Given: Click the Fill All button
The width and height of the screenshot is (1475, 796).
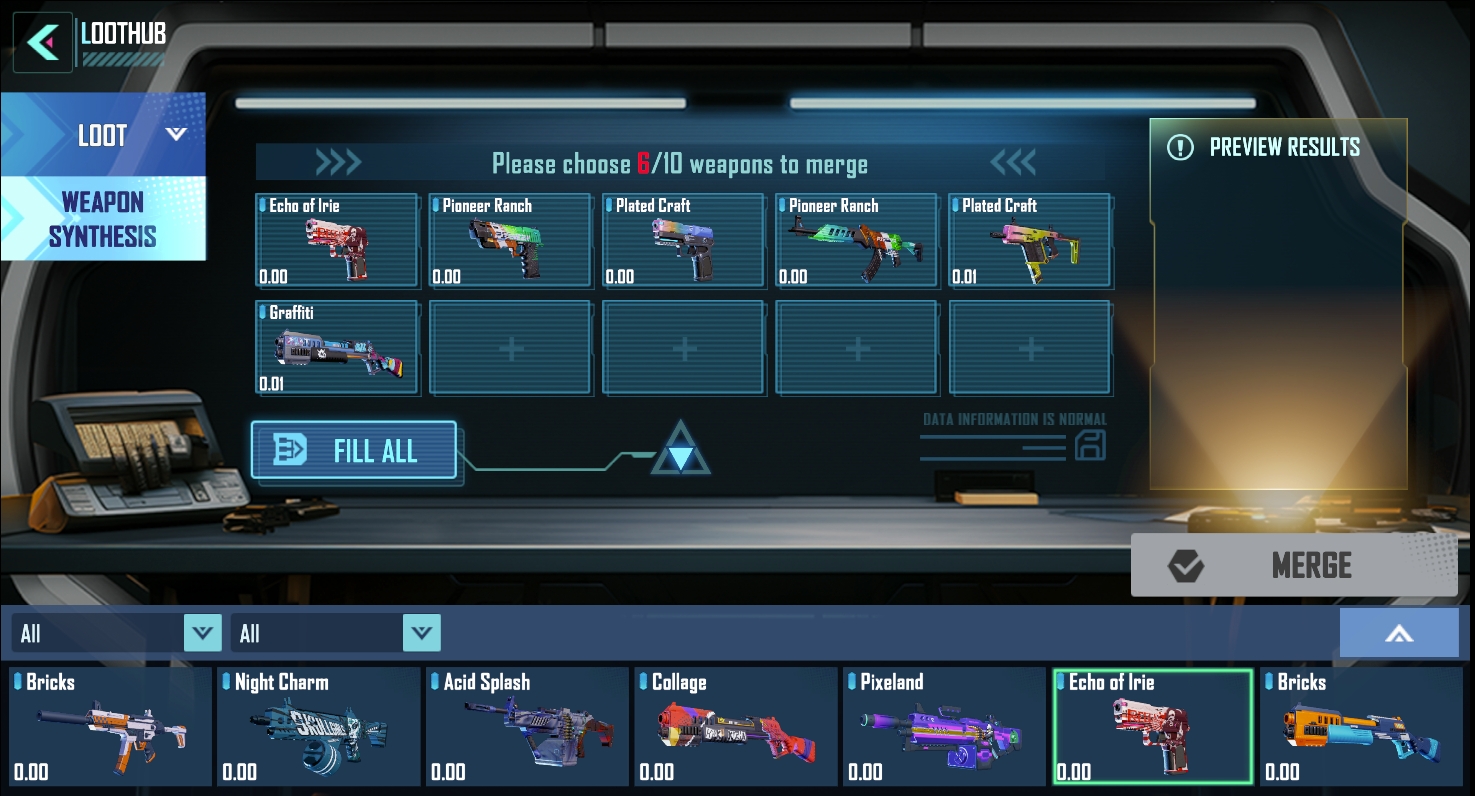Looking at the screenshot, I should pos(354,451).
